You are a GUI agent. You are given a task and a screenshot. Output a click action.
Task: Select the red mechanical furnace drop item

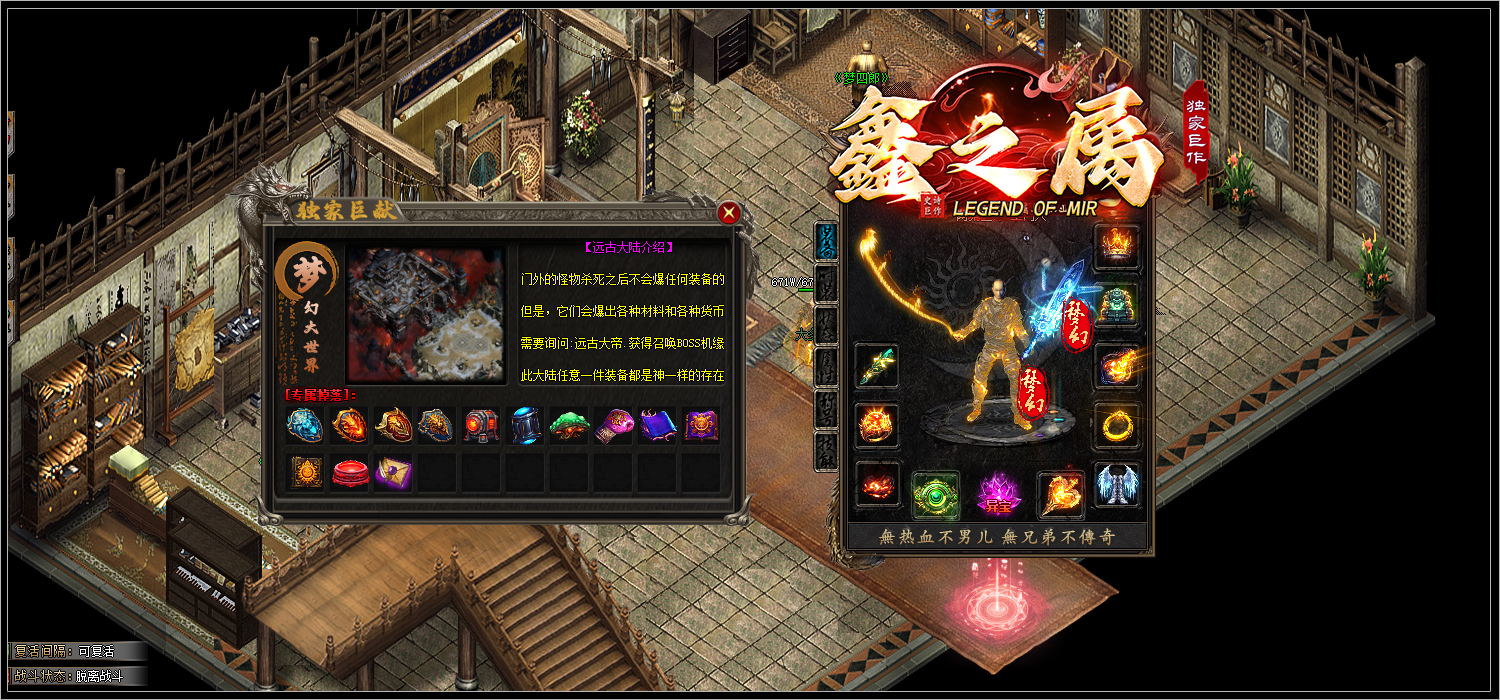(x=482, y=425)
